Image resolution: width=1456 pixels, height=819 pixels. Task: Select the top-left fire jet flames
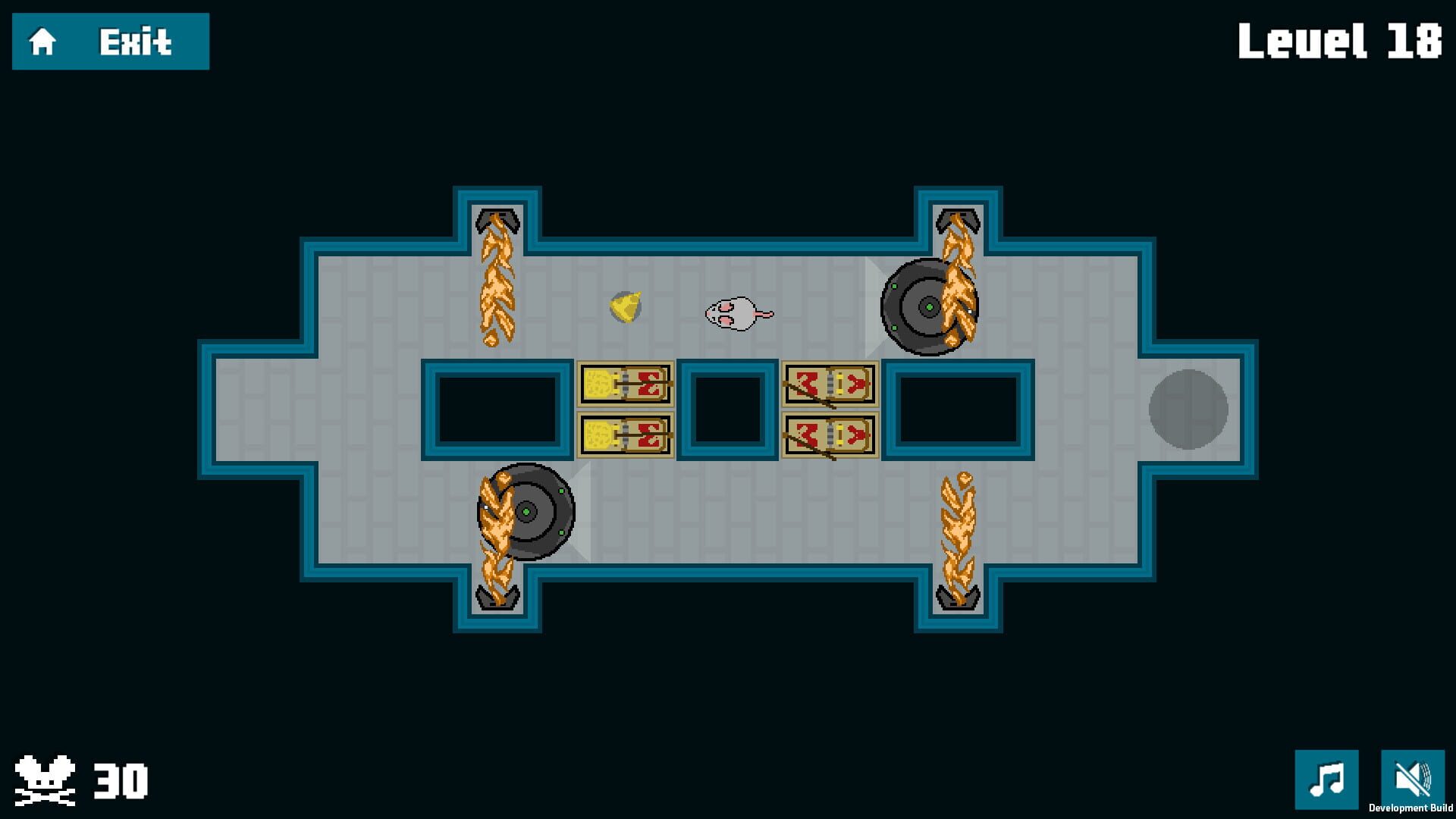tap(497, 281)
